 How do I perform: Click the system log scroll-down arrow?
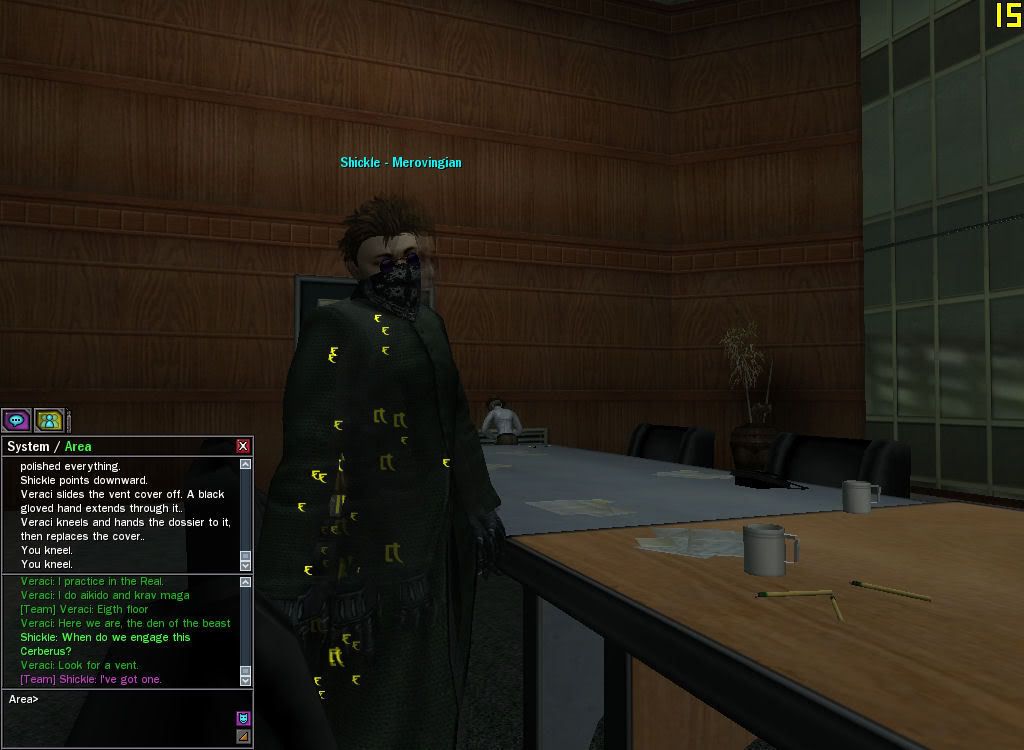click(245, 566)
